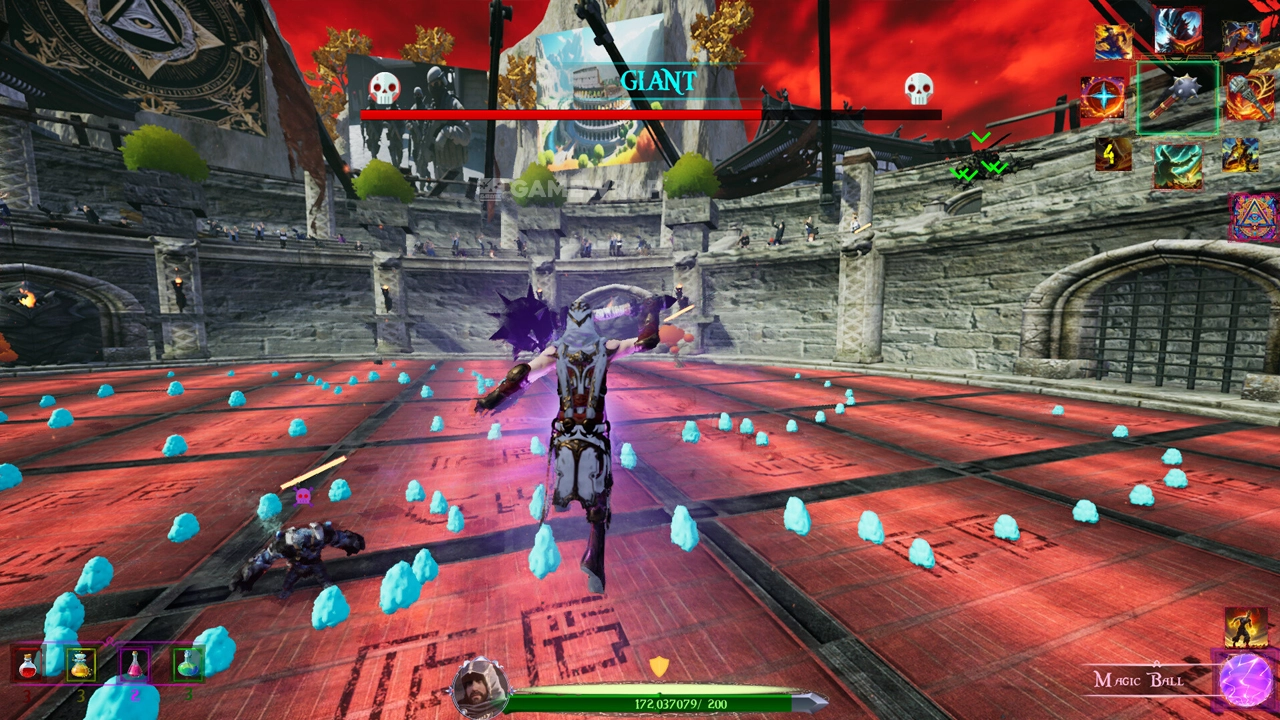The width and height of the screenshot is (1280, 720).
Task: Click the hooded character portrait
Action: coord(480,687)
